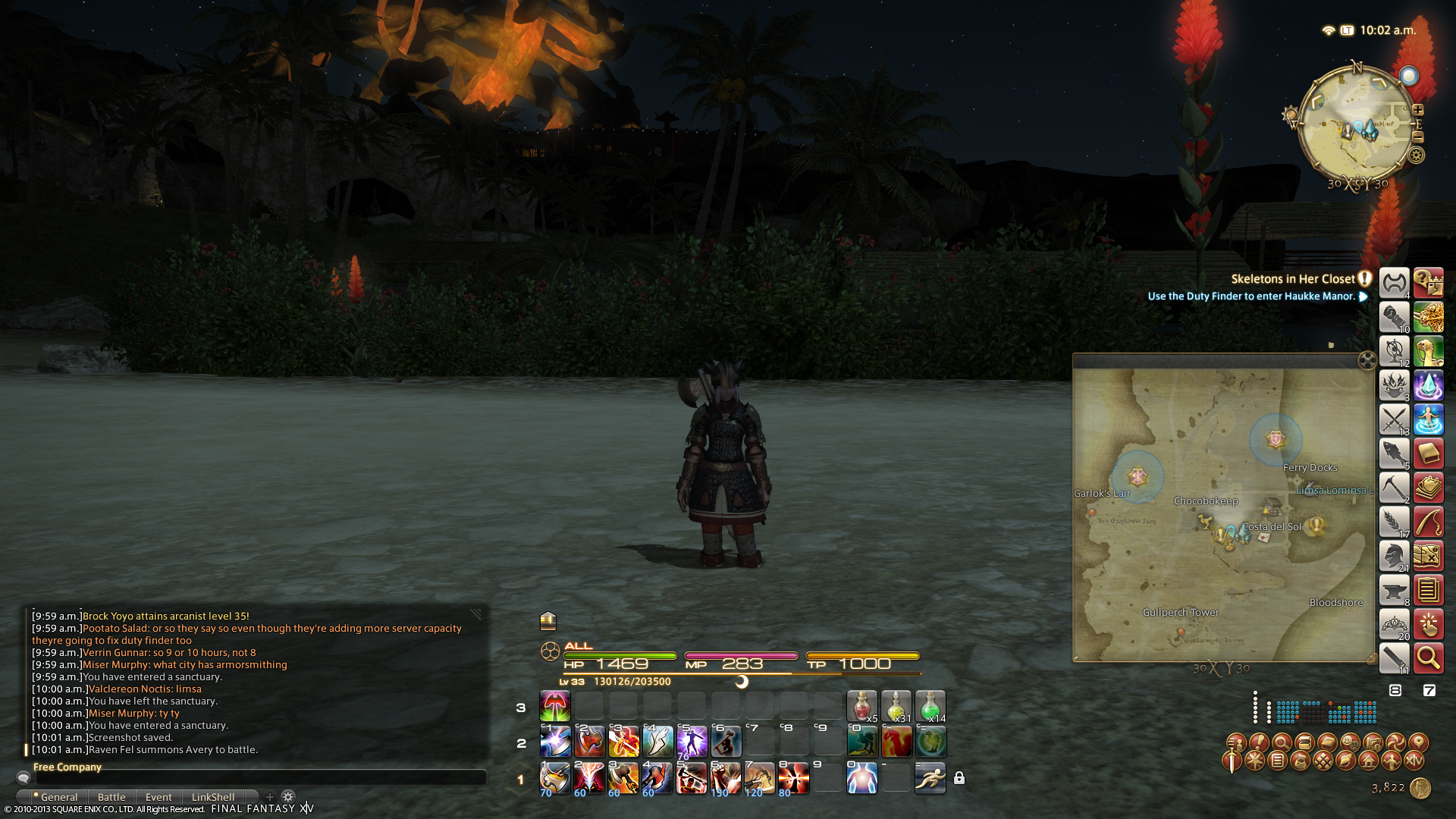Use the green potion x14 slot
The width and height of the screenshot is (1456, 819).
click(930, 706)
